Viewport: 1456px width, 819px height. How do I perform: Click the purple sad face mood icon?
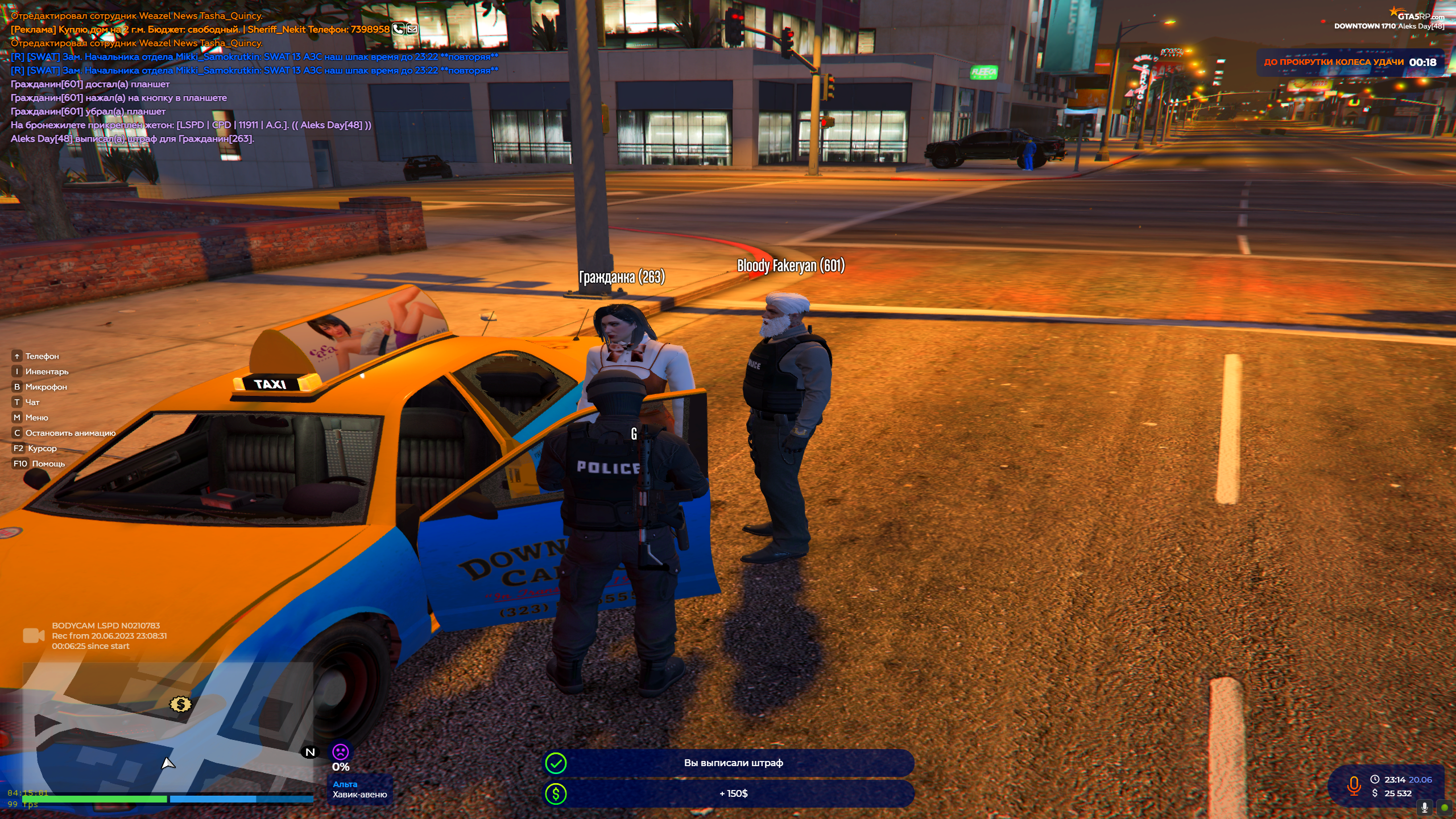[340, 752]
